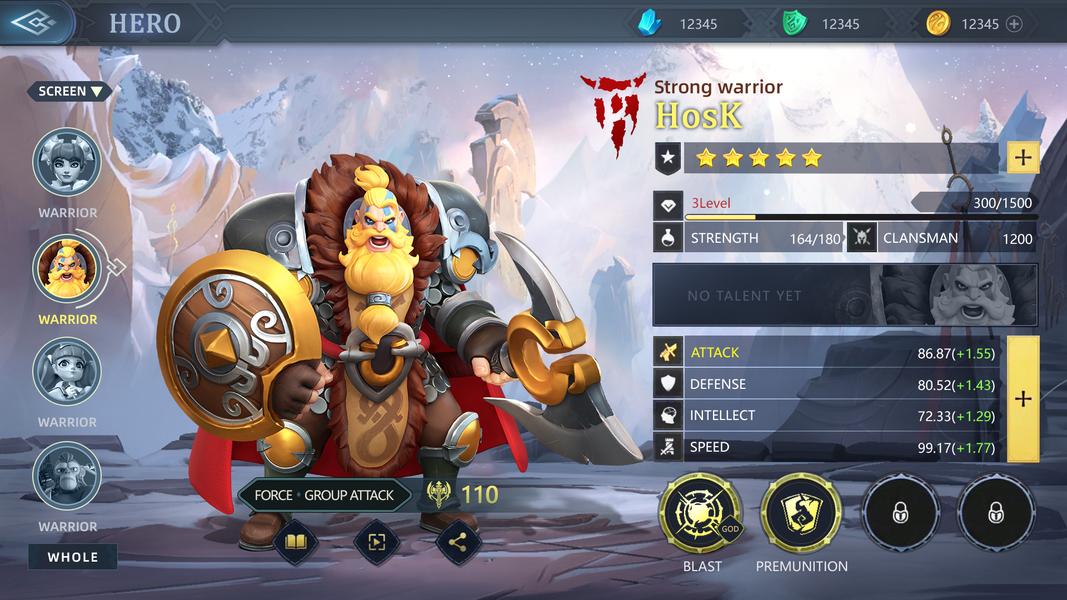Select the yellow-bearded warrior portrait
This screenshot has width=1067, height=600.
[x=67, y=267]
